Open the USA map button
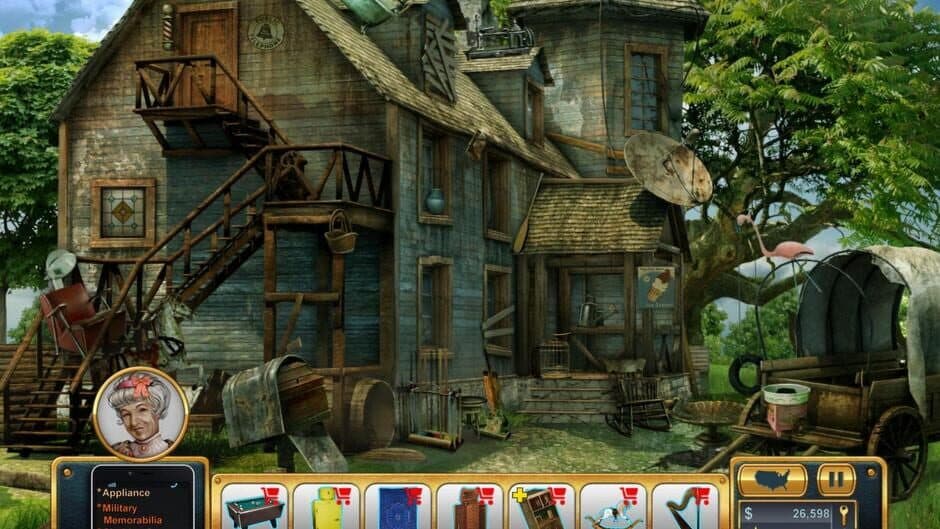The image size is (940, 529). [x=772, y=480]
